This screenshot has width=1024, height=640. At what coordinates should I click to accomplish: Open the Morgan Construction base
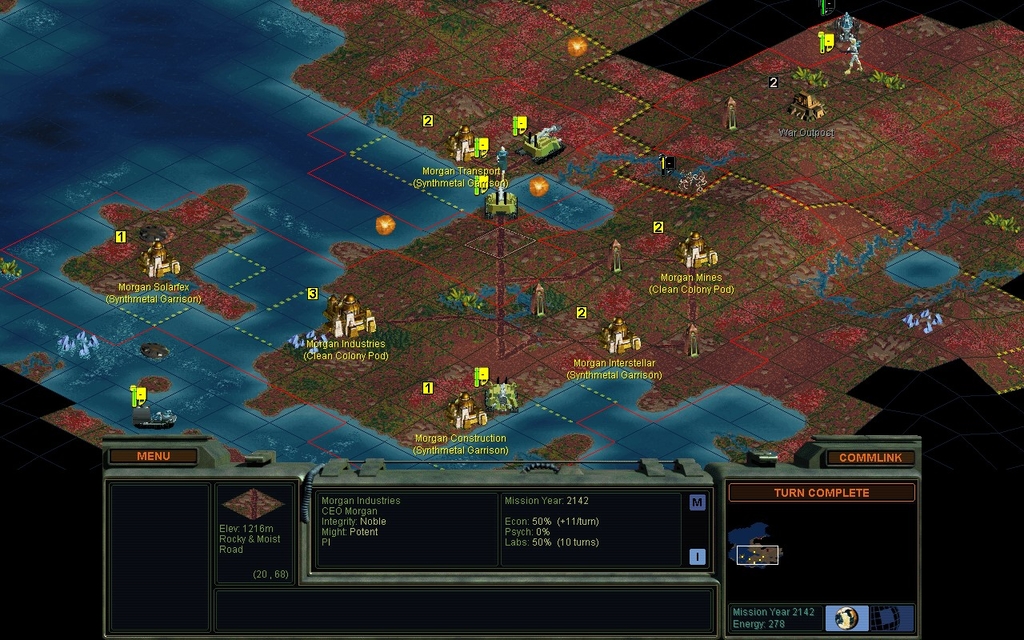pyautogui.click(x=463, y=412)
